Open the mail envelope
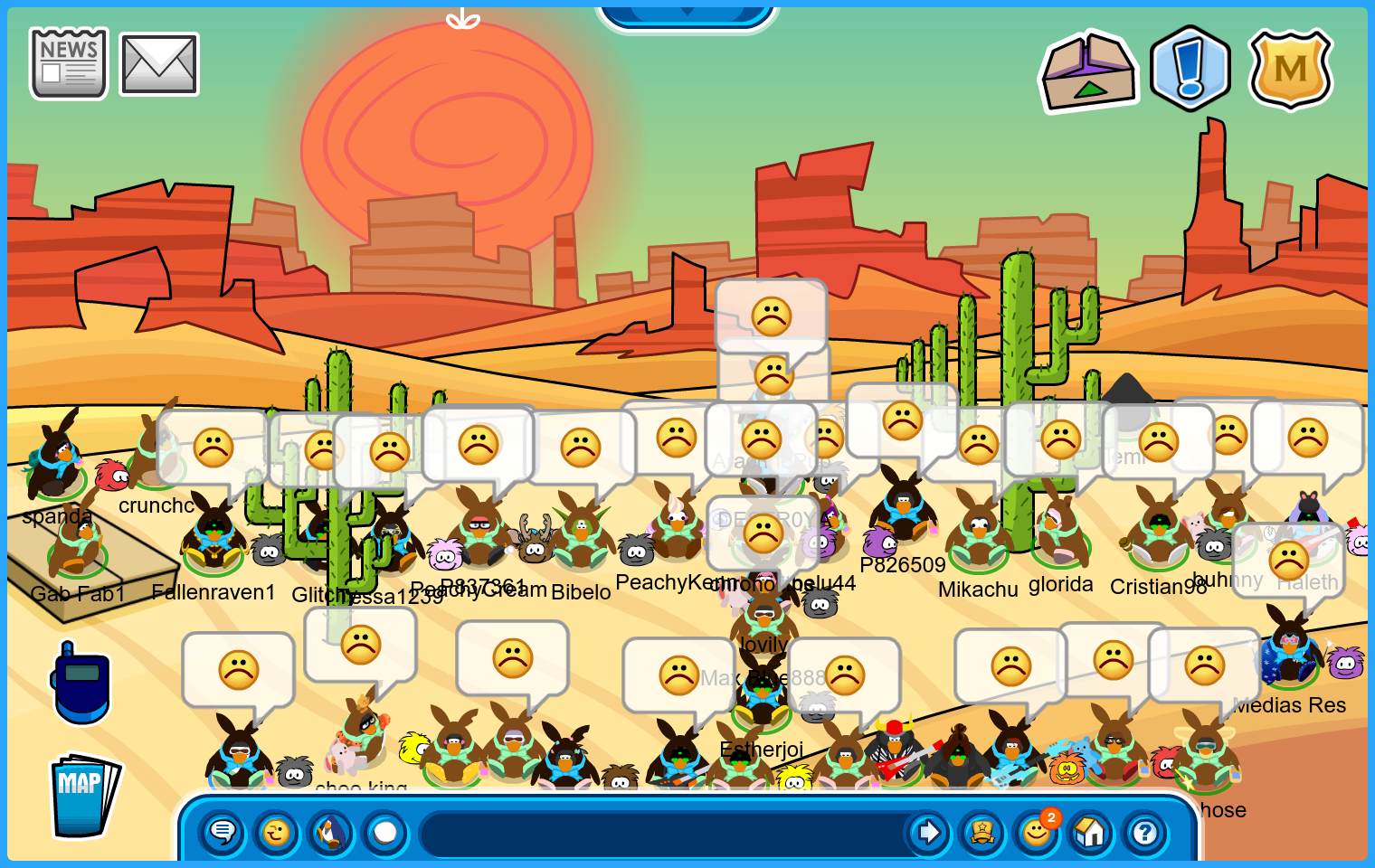 click(159, 64)
